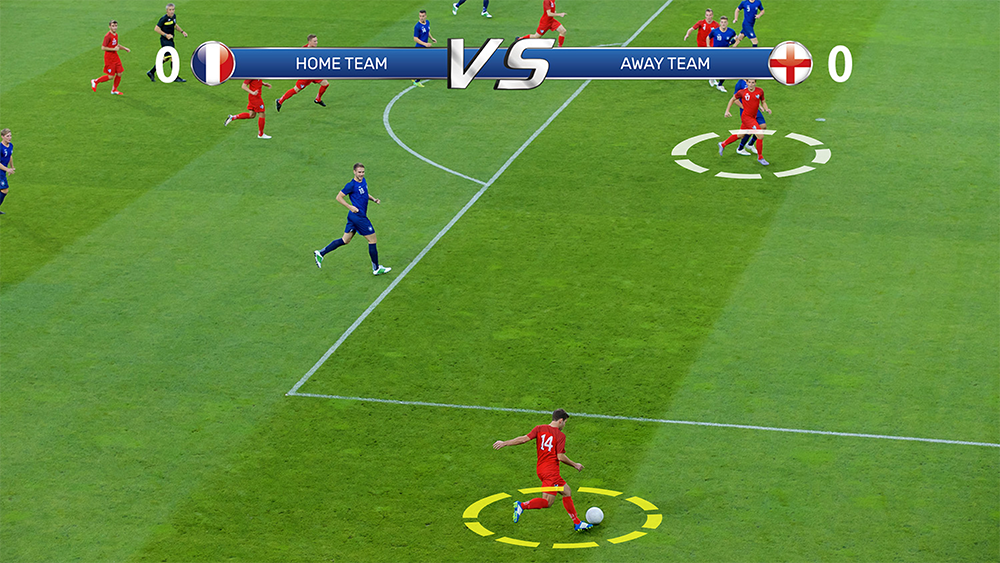Click the French flag badge

pyautogui.click(x=213, y=63)
